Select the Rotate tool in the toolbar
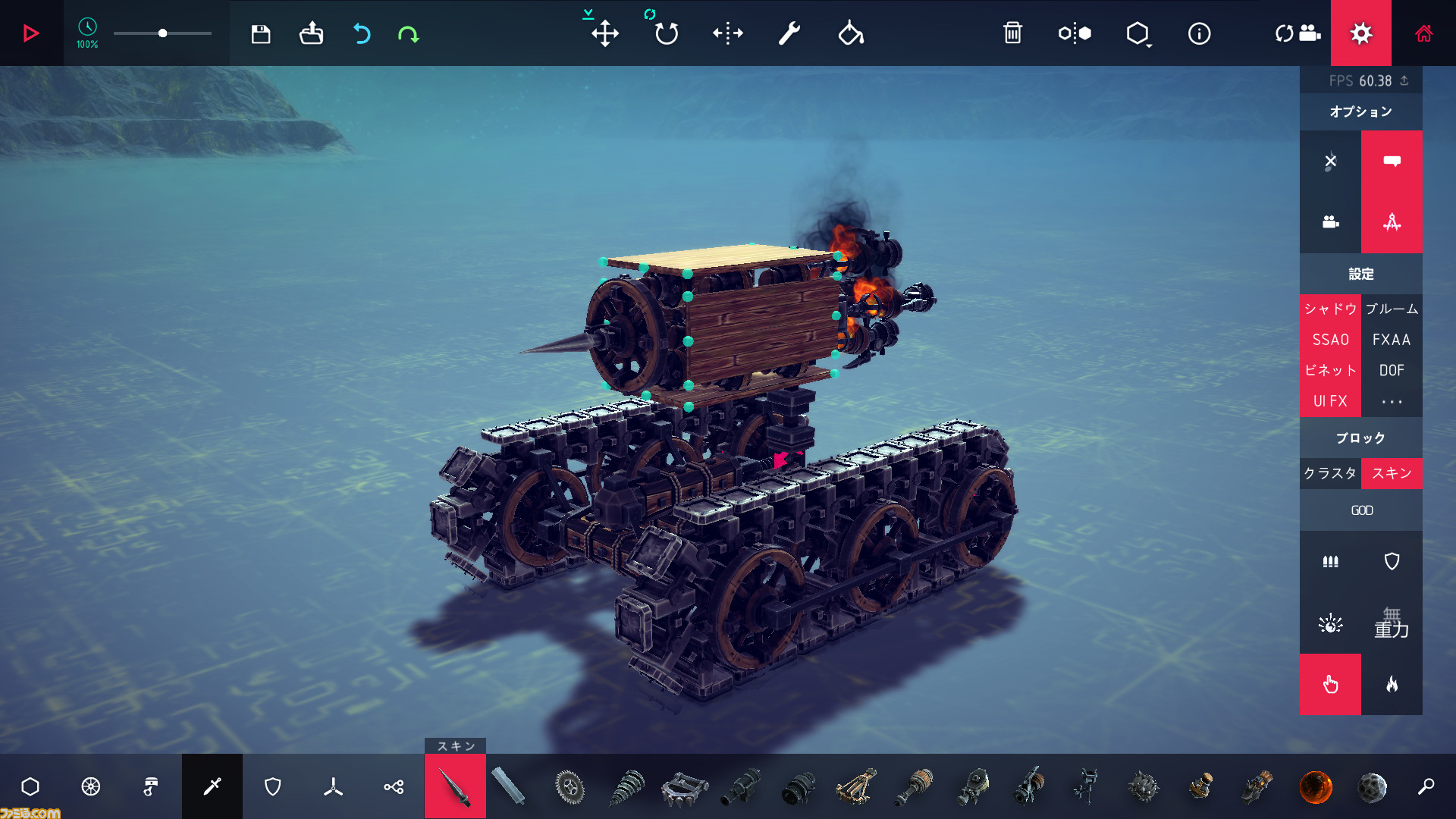Image resolution: width=1456 pixels, height=819 pixels. pos(665,33)
